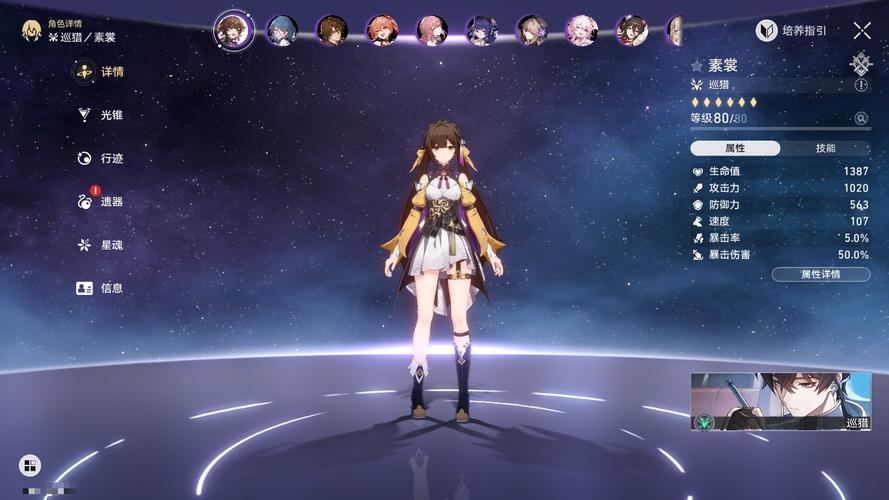Open the four-square grid menu icon
This screenshot has height=500, width=889.
pyautogui.click(x=30, y=465)
